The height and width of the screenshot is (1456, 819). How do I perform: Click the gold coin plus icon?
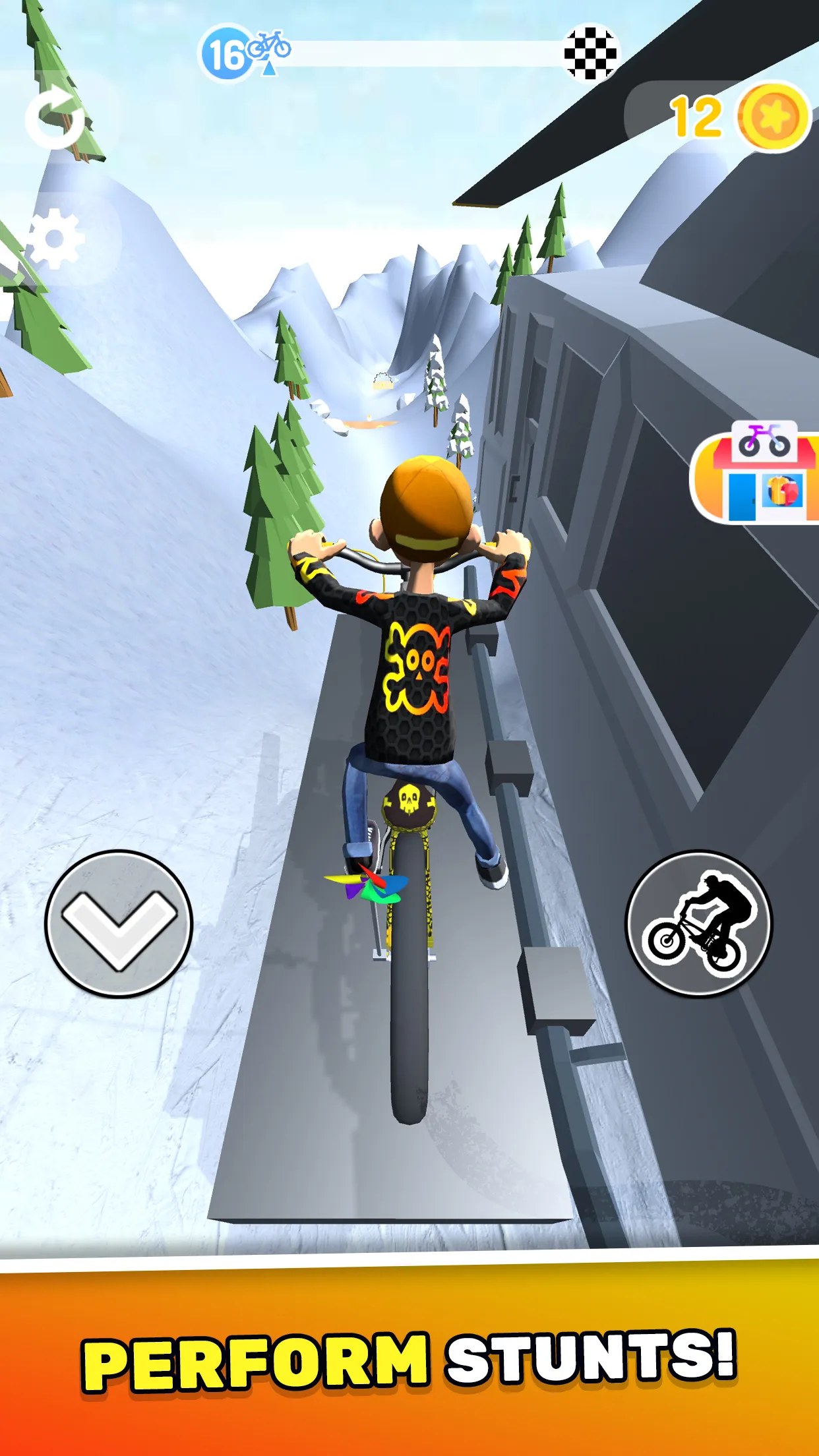coord(773,117)
